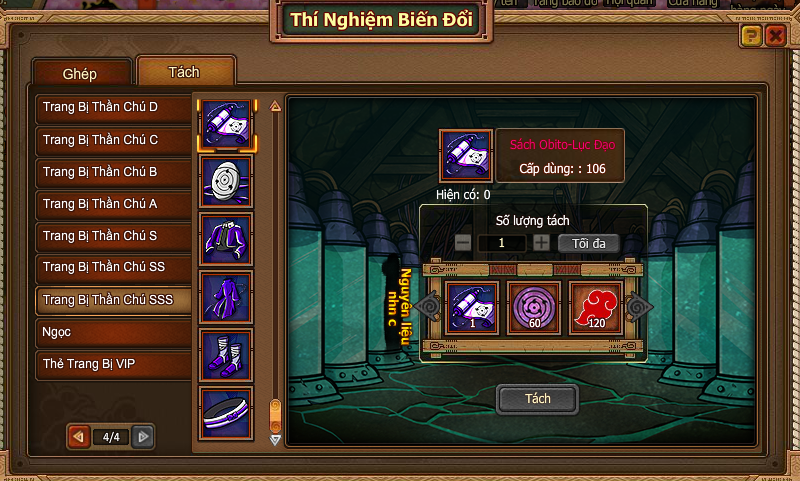This screenshot has height=481, width=800.
Task: Select Trang Bị Thần Chú B entry
Action: tap(113, 172)
